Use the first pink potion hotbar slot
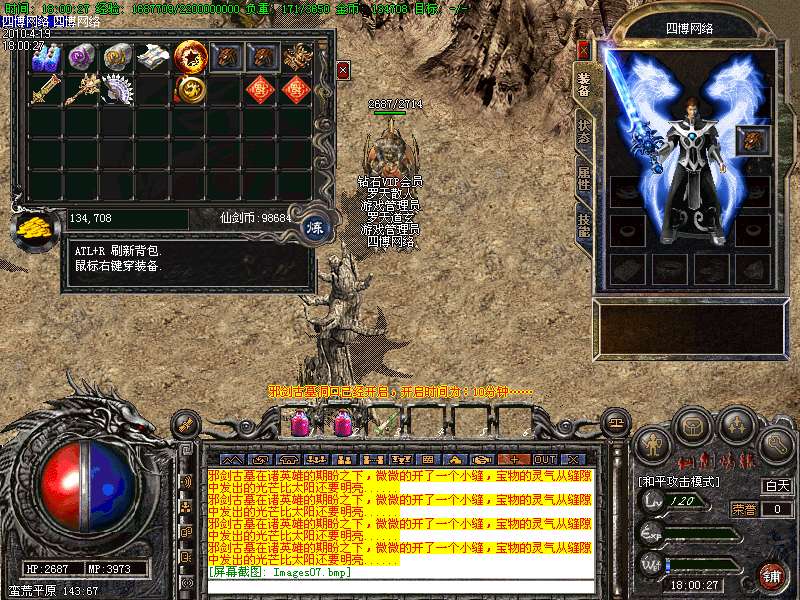The height and width of the screenshot is (600, 800). click(x=299, y=424)
